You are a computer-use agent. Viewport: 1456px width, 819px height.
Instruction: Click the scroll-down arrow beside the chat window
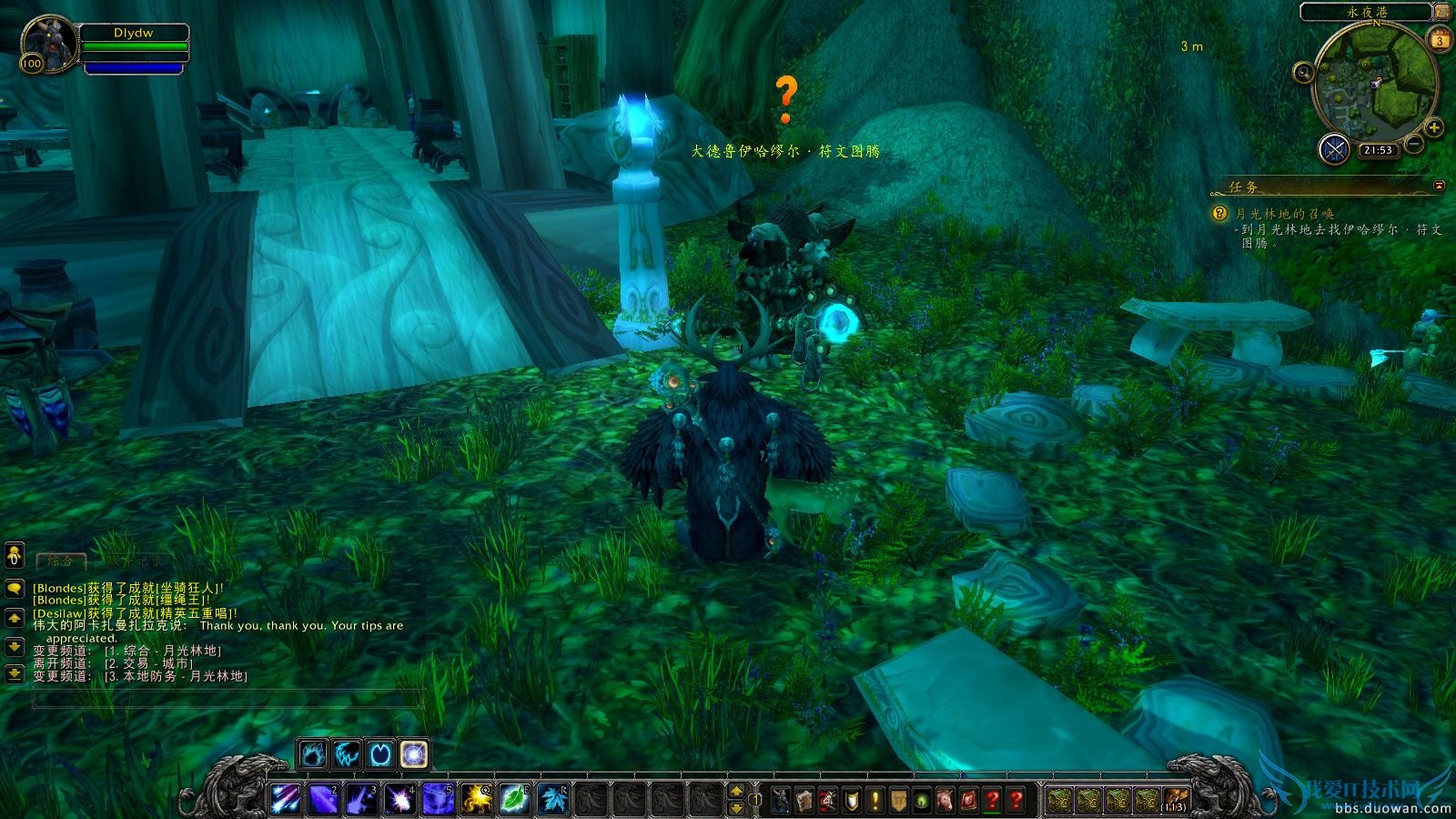point(13,646)
